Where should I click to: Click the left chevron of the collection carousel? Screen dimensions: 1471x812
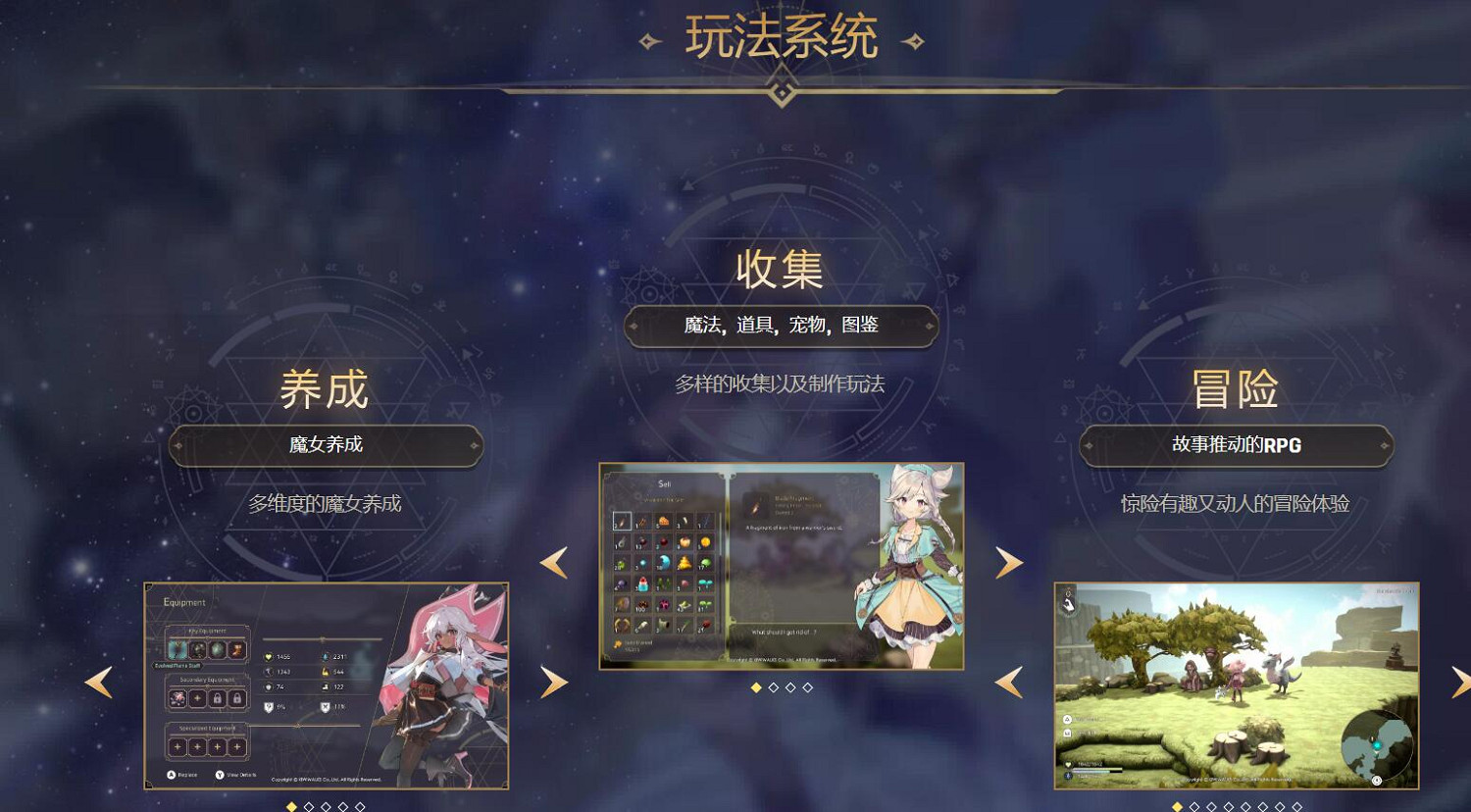(x=554, y=564)
